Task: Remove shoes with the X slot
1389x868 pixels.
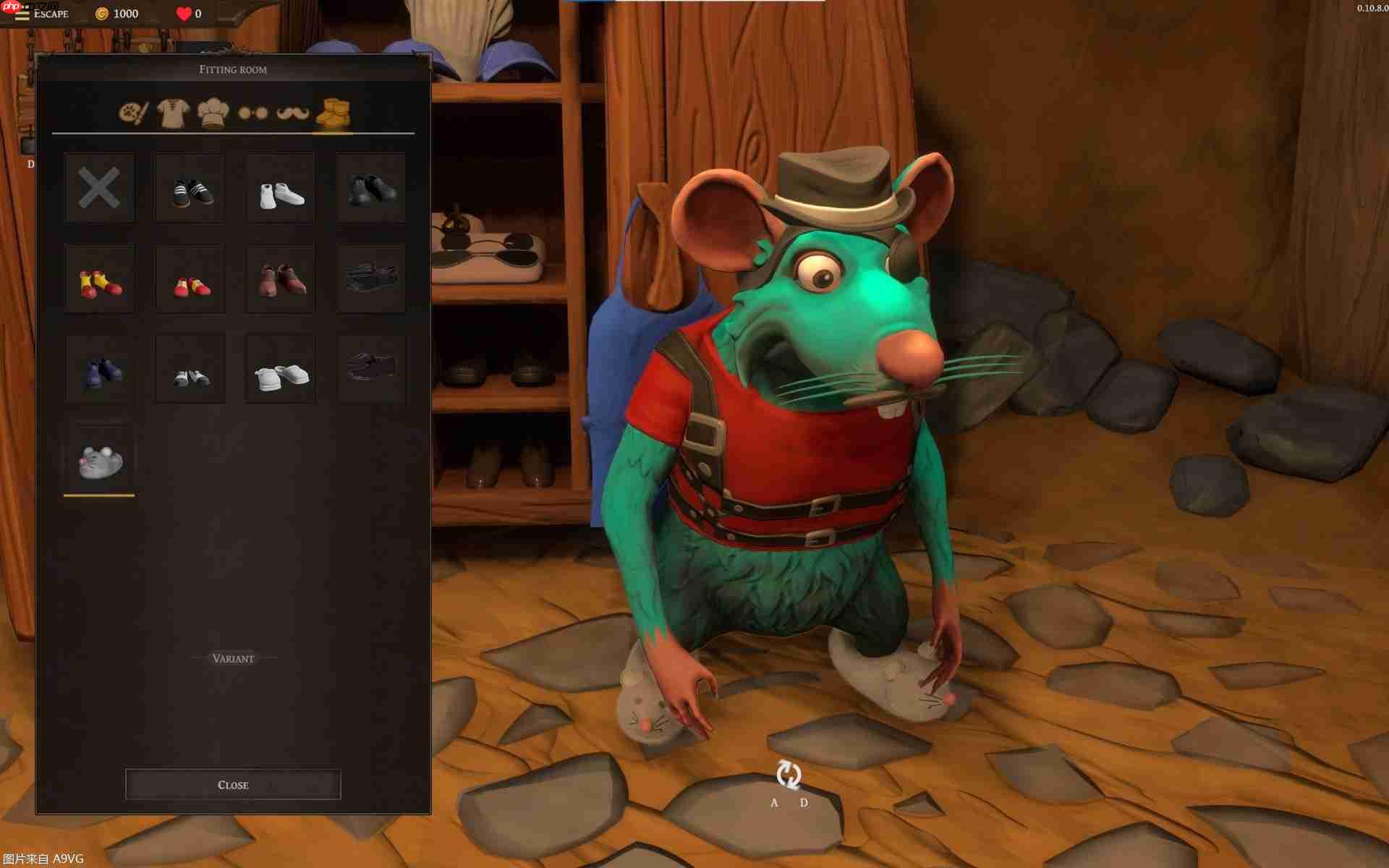Action: (99, 188)
